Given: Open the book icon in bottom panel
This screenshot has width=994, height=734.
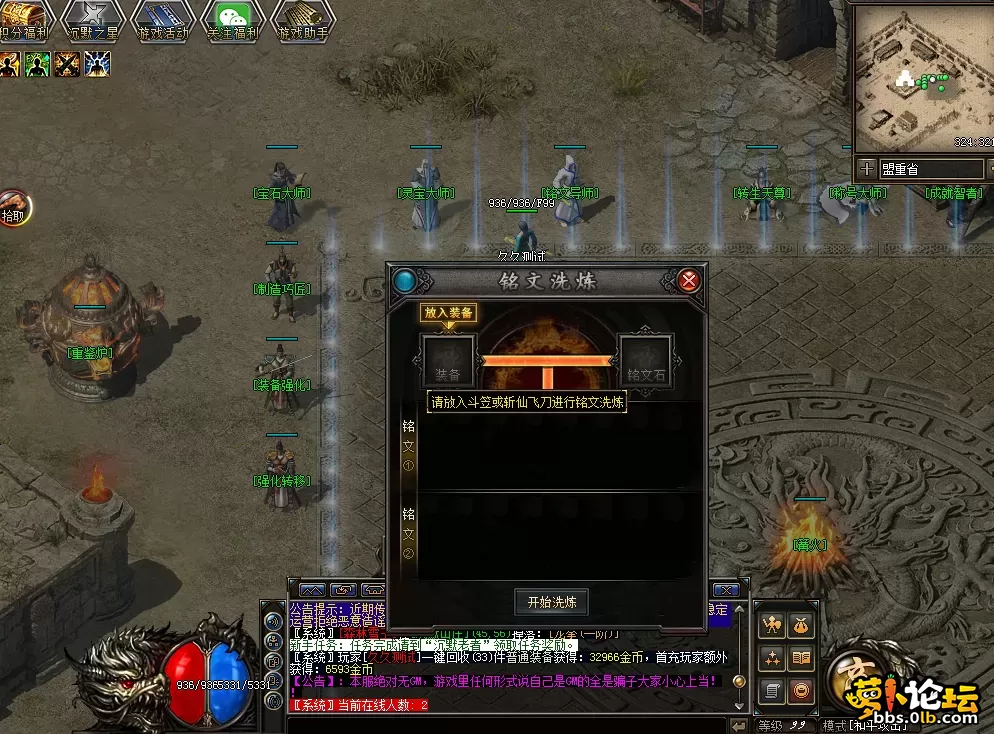Looking at the screenshot, I should point(801,658).
